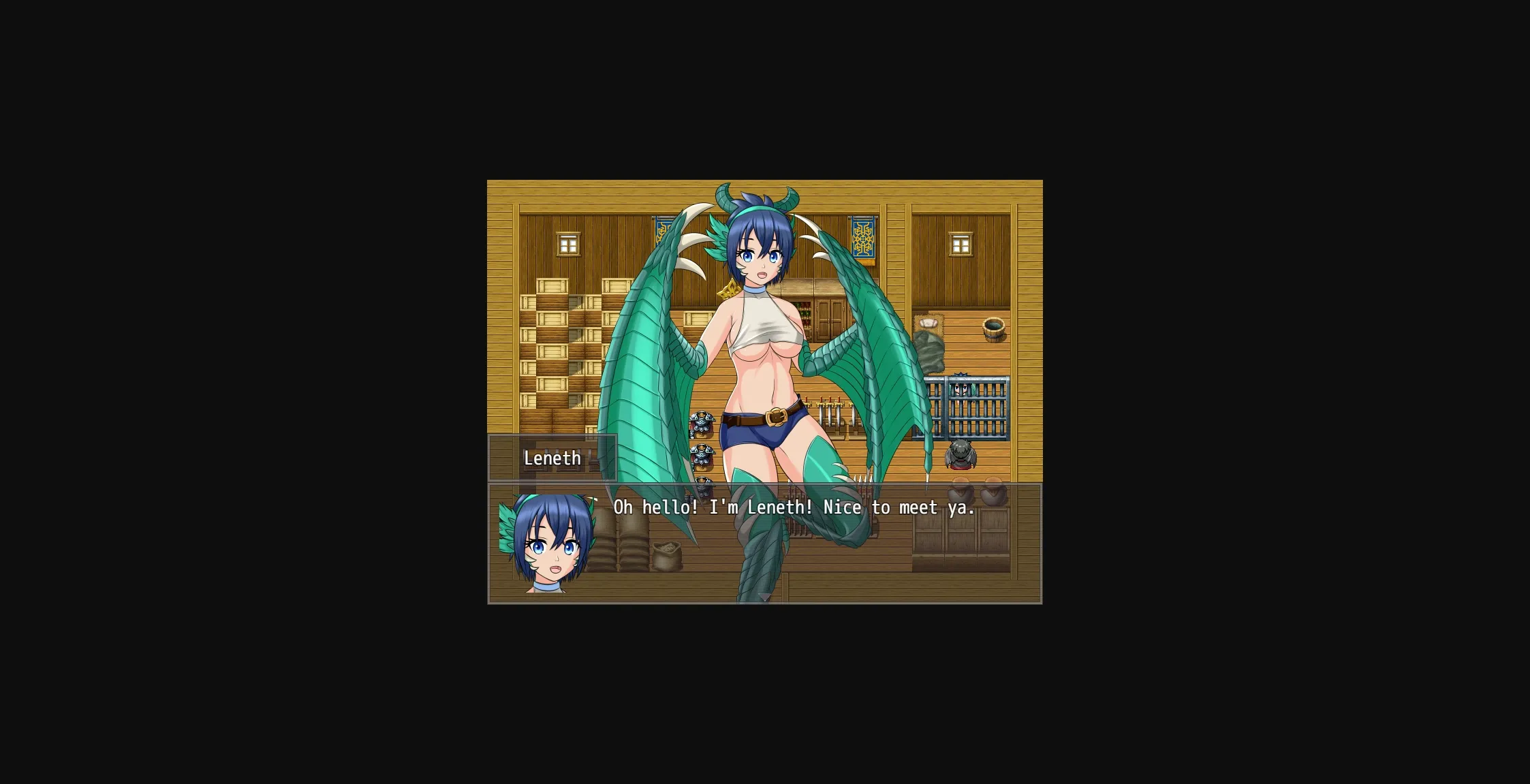
Task: Click the right window on the wall
Action: pos(961,243)
